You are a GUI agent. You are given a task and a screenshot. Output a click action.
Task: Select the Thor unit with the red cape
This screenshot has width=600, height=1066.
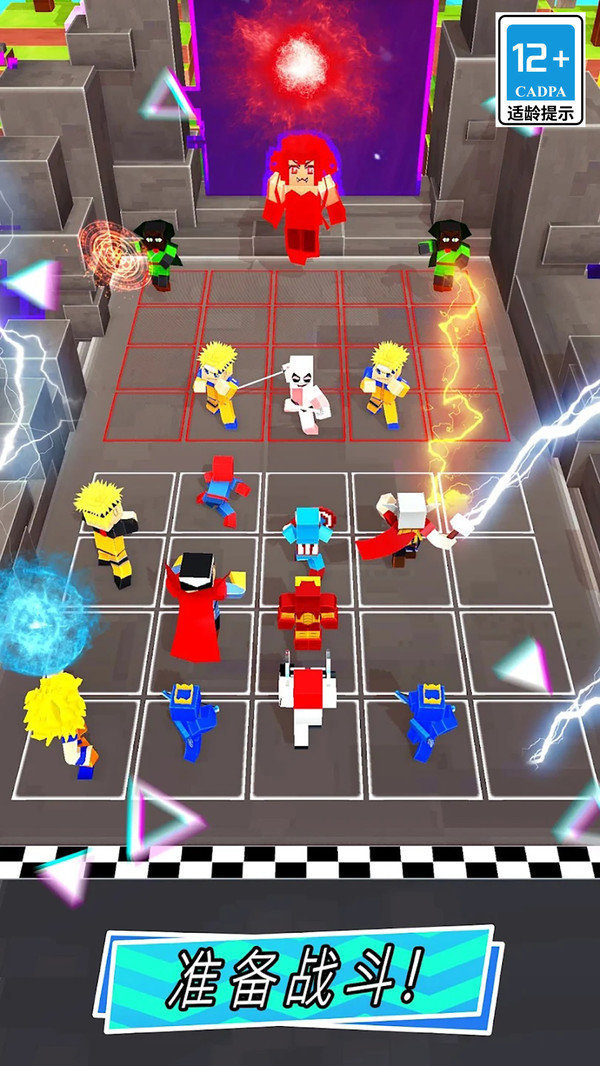coord(399,529)
